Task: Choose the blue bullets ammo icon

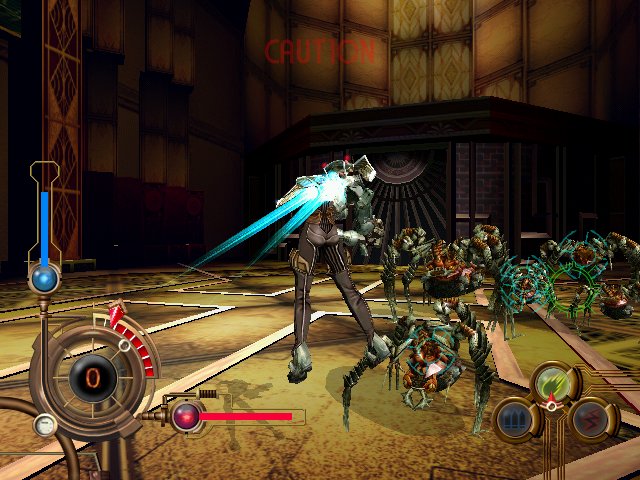Action: coord(514,420)
